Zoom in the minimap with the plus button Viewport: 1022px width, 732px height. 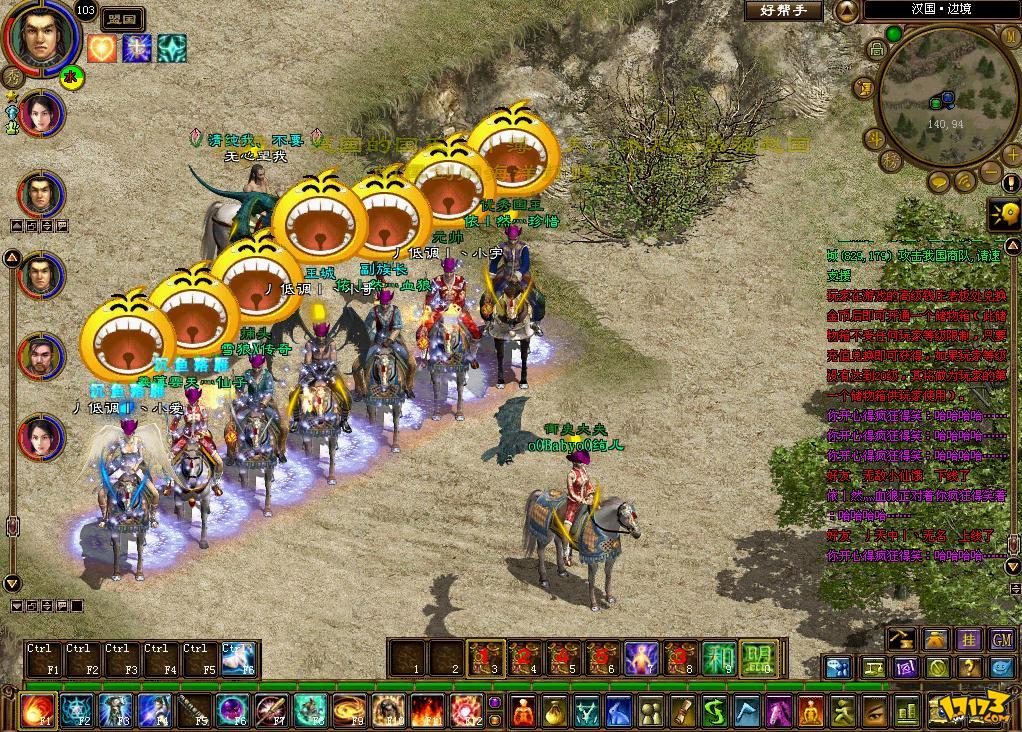tap(1012, 154)
